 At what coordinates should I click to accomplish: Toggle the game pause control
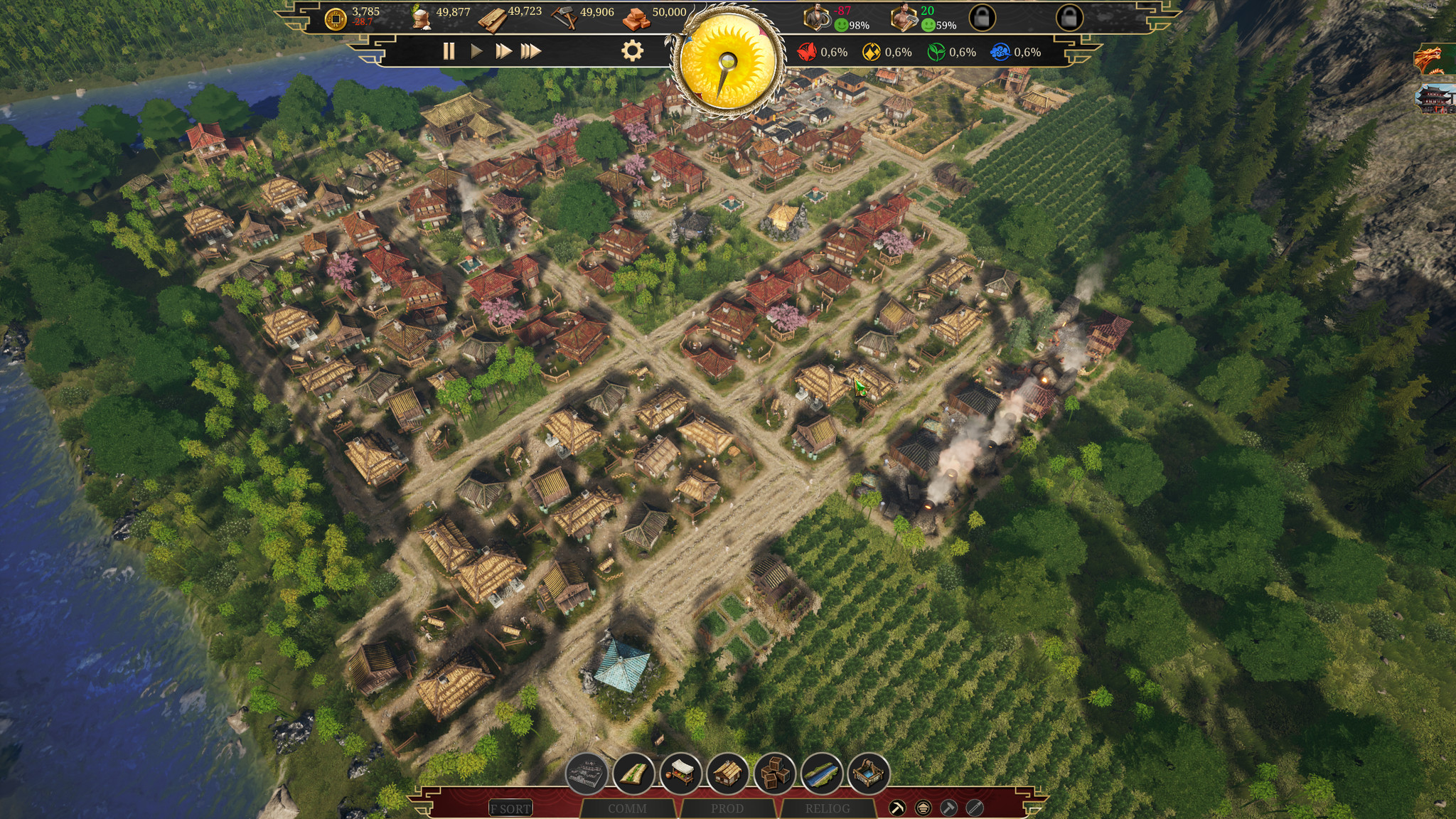point(449,51)
